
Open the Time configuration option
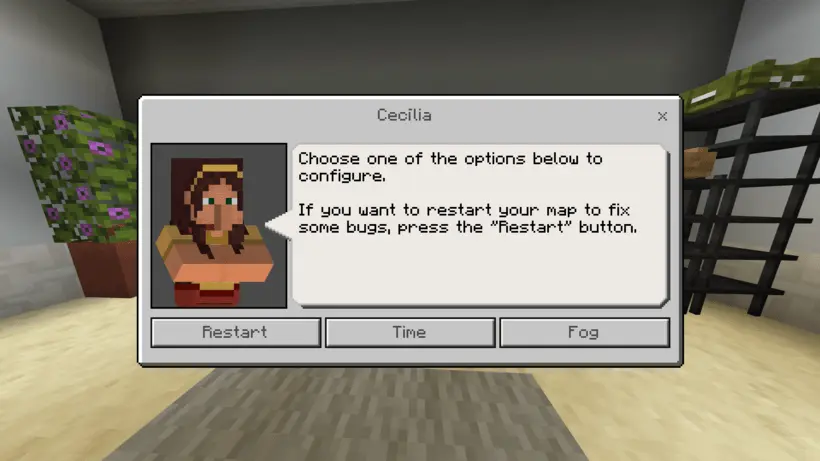[410, 332]
